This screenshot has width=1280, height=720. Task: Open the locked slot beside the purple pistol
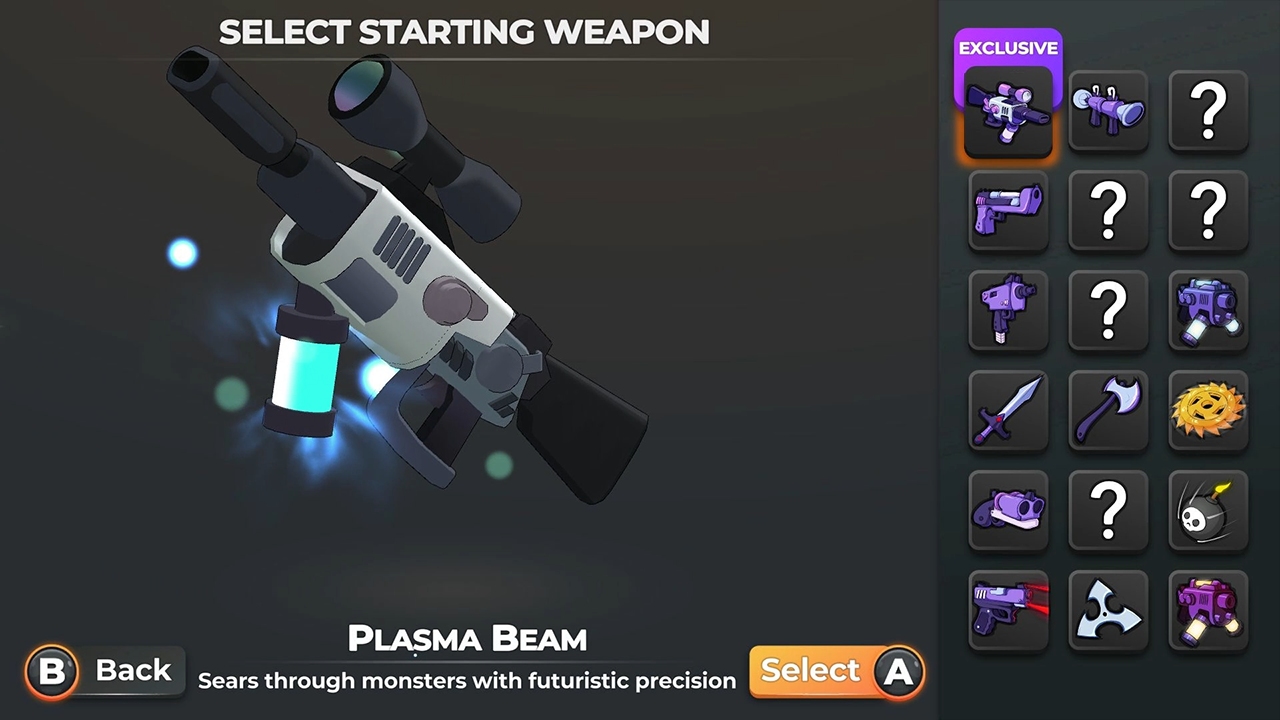[x=1108, y=211]
